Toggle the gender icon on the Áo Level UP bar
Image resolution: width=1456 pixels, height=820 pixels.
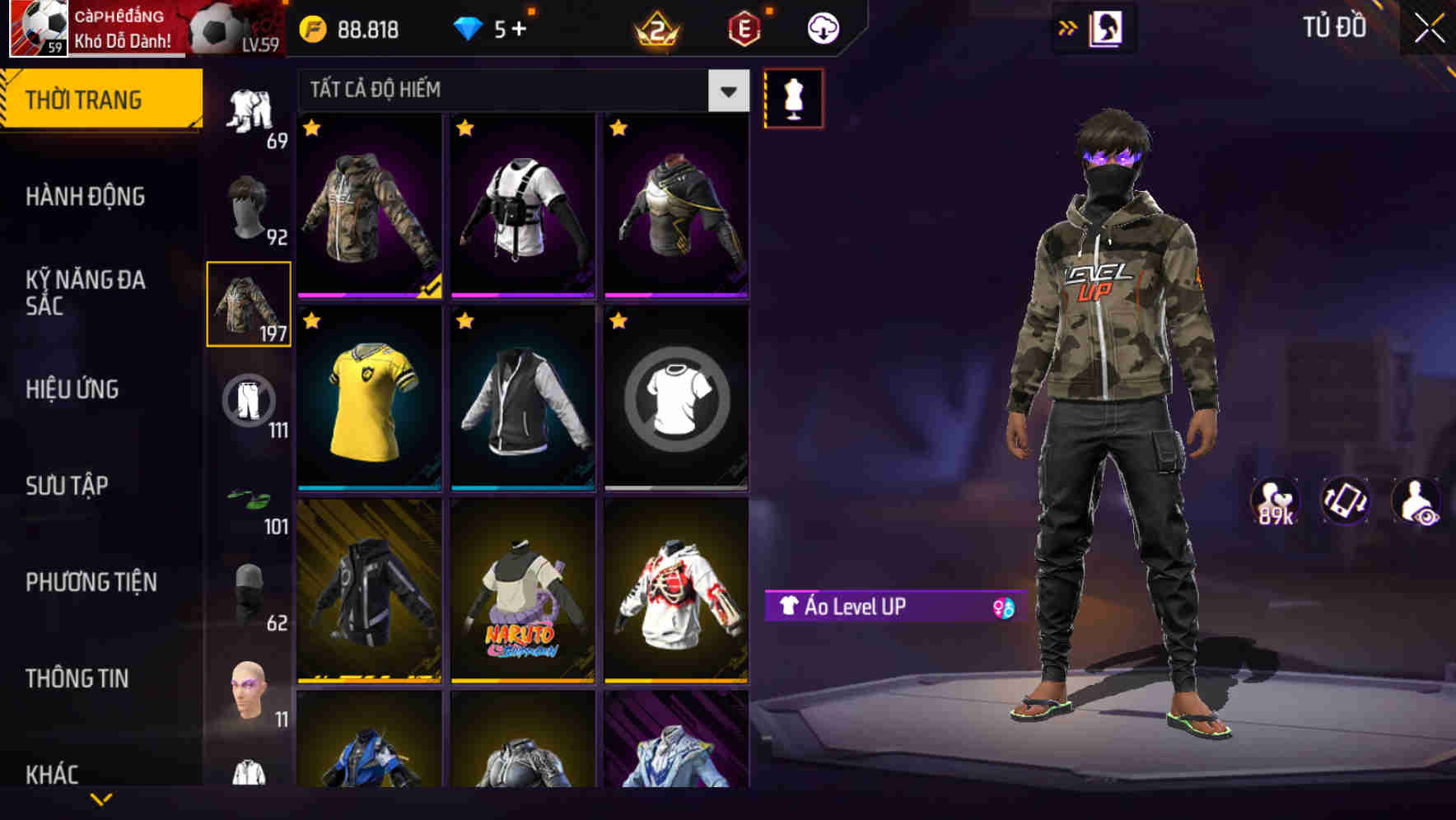click(1001, 606)
